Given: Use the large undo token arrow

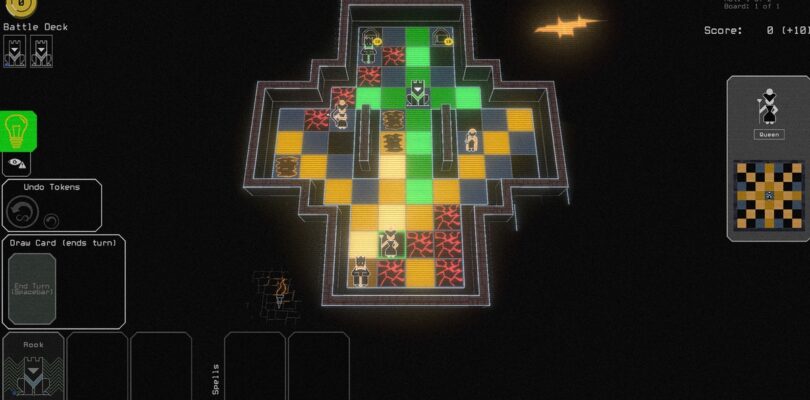Looking at the screenshot, I should (21, 211).
